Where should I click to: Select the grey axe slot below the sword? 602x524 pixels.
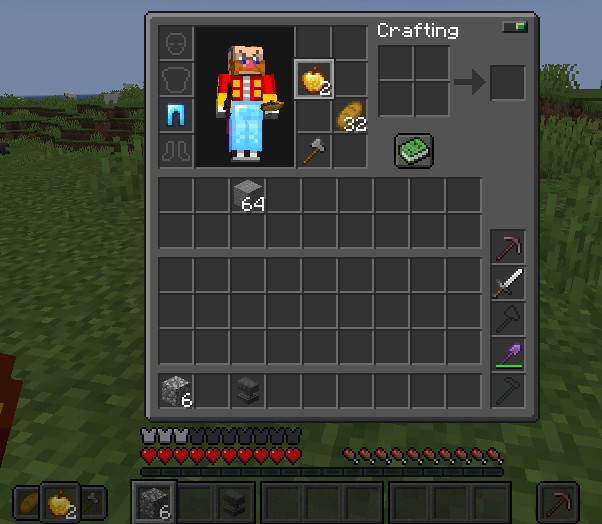(508, 318)
